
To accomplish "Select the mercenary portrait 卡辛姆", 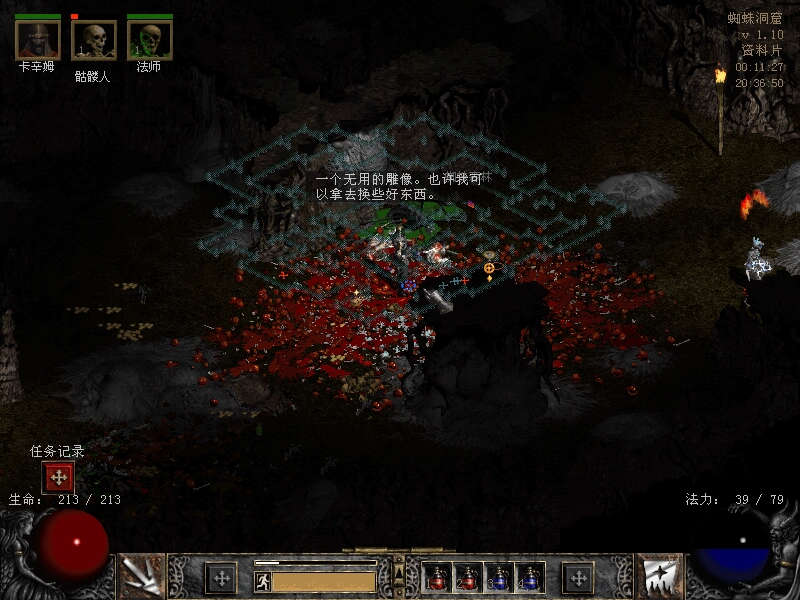I will (x=37, y=40).
